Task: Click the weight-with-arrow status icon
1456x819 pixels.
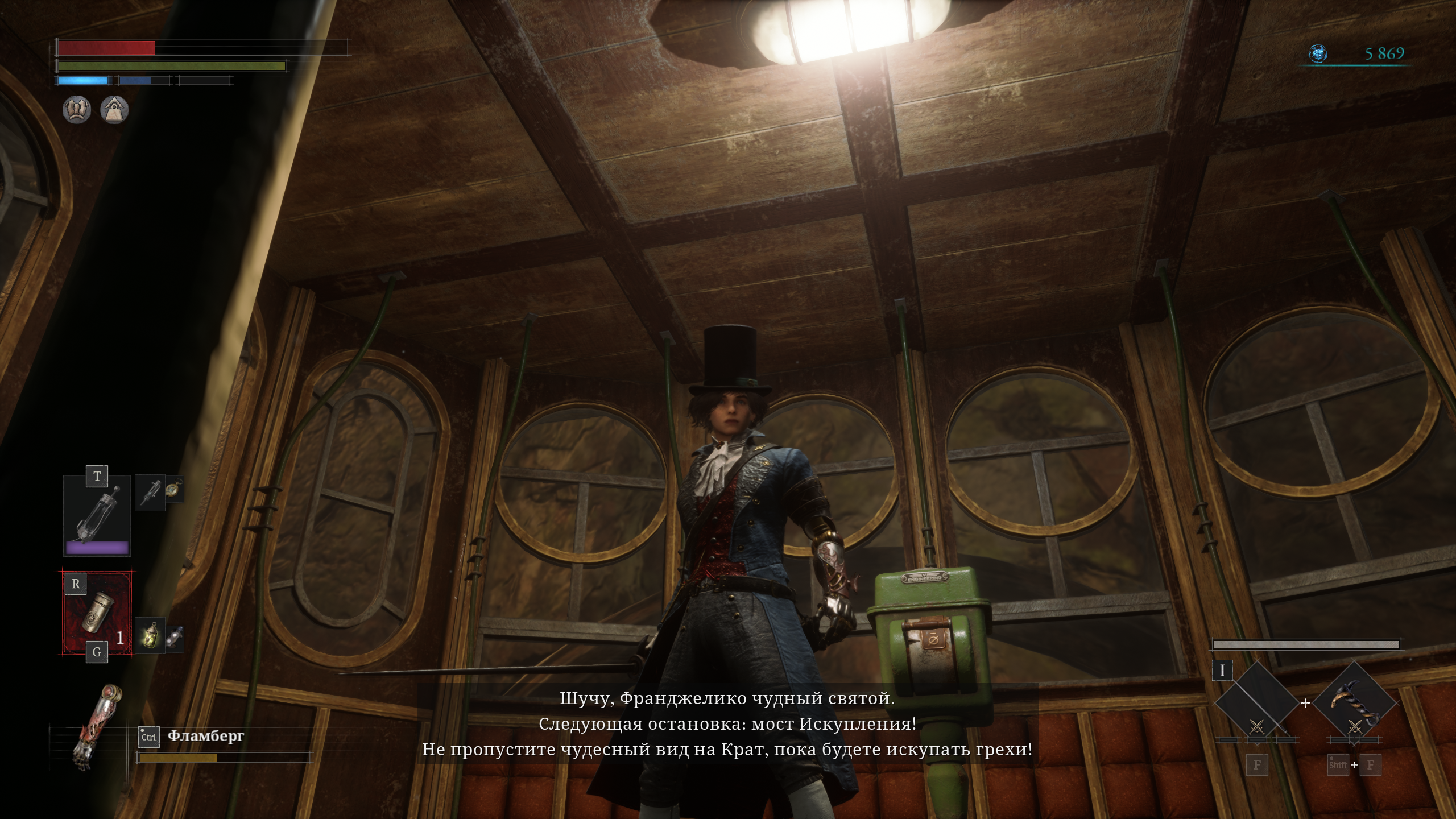Action: [x=114, y=109]
